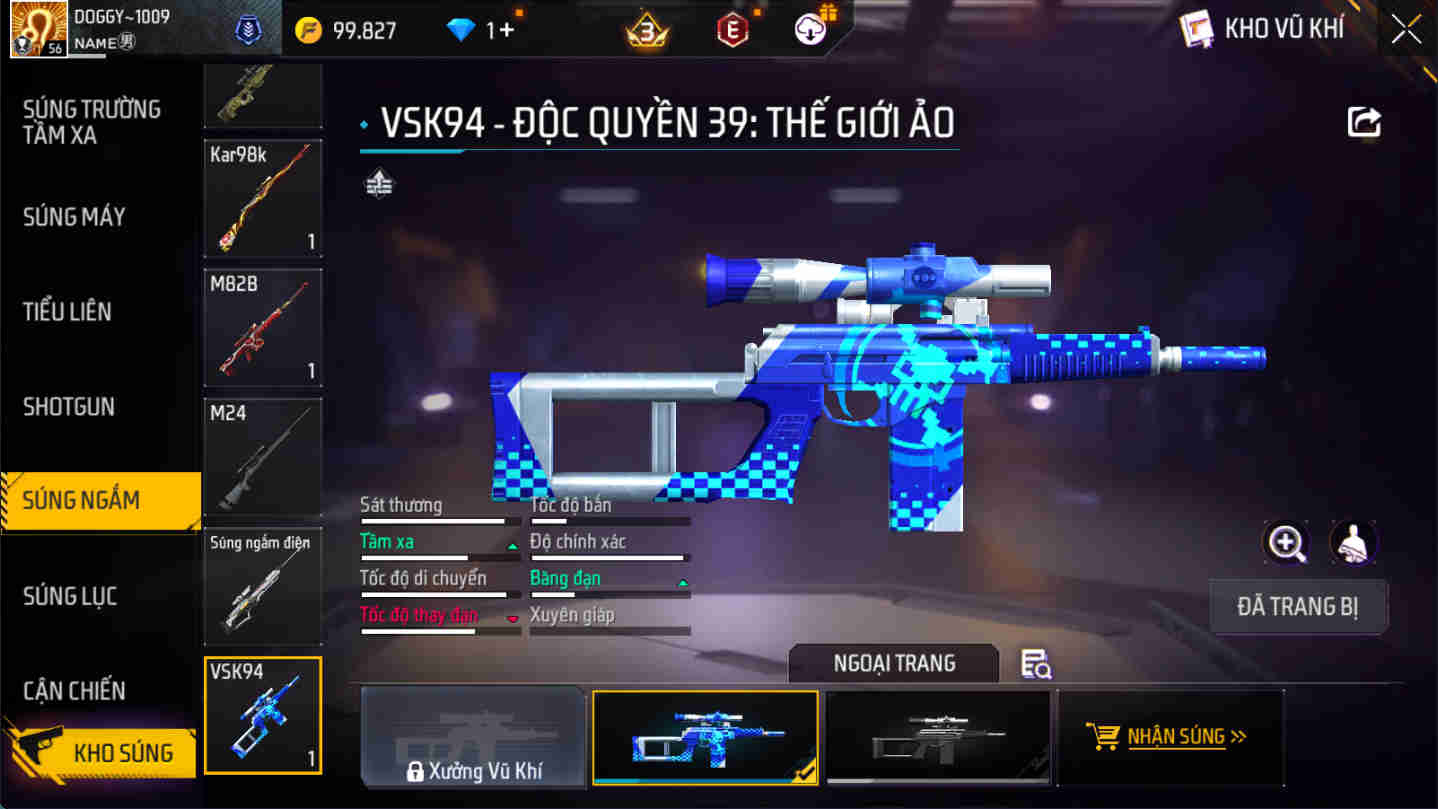This screenshot has height=809, width=1438.
Task: Select the VSK94 thumbnail in the weapon list
Action: [x=262, y=714]
